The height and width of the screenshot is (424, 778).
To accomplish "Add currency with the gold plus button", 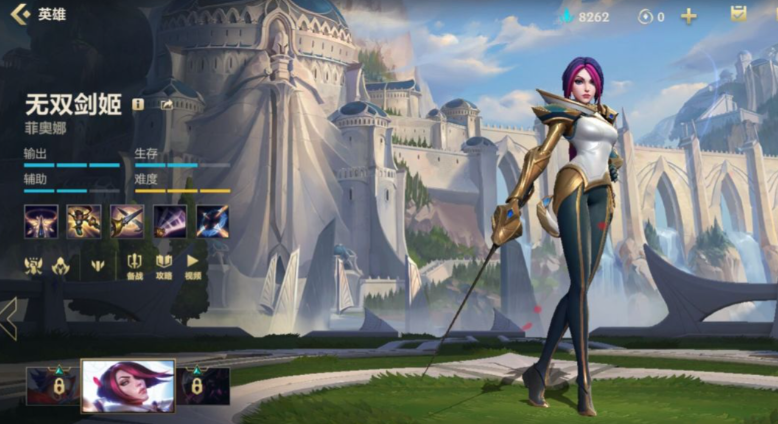I will [x=689, y=16].
